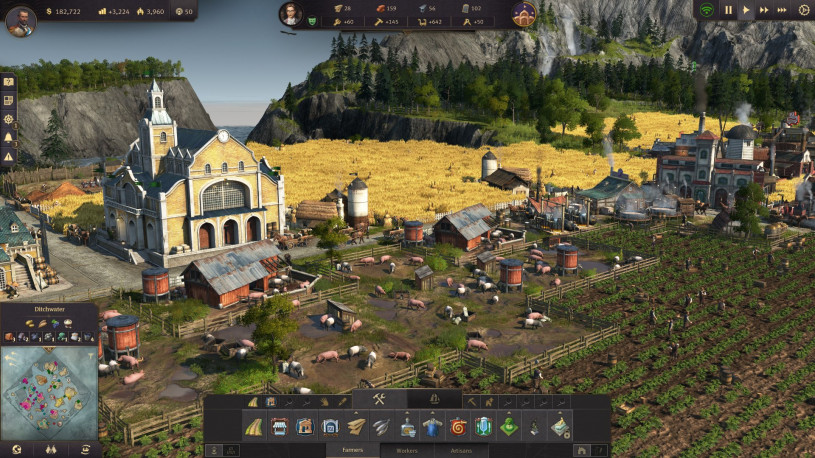Choose the fish production icon
The image size is (815, 458).
point(383,427)
